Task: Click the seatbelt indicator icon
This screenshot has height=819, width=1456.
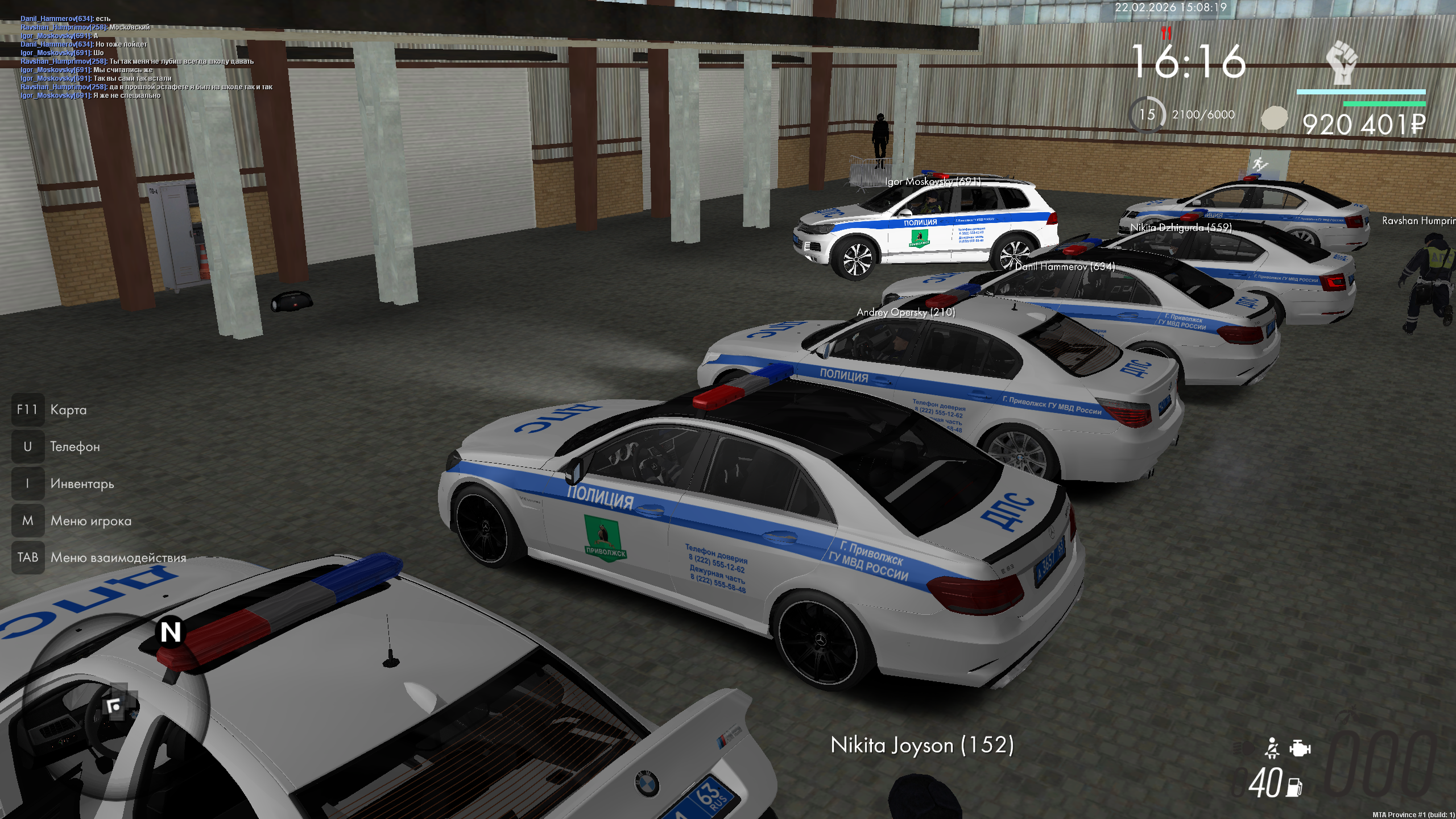Action: [1272, 748]
